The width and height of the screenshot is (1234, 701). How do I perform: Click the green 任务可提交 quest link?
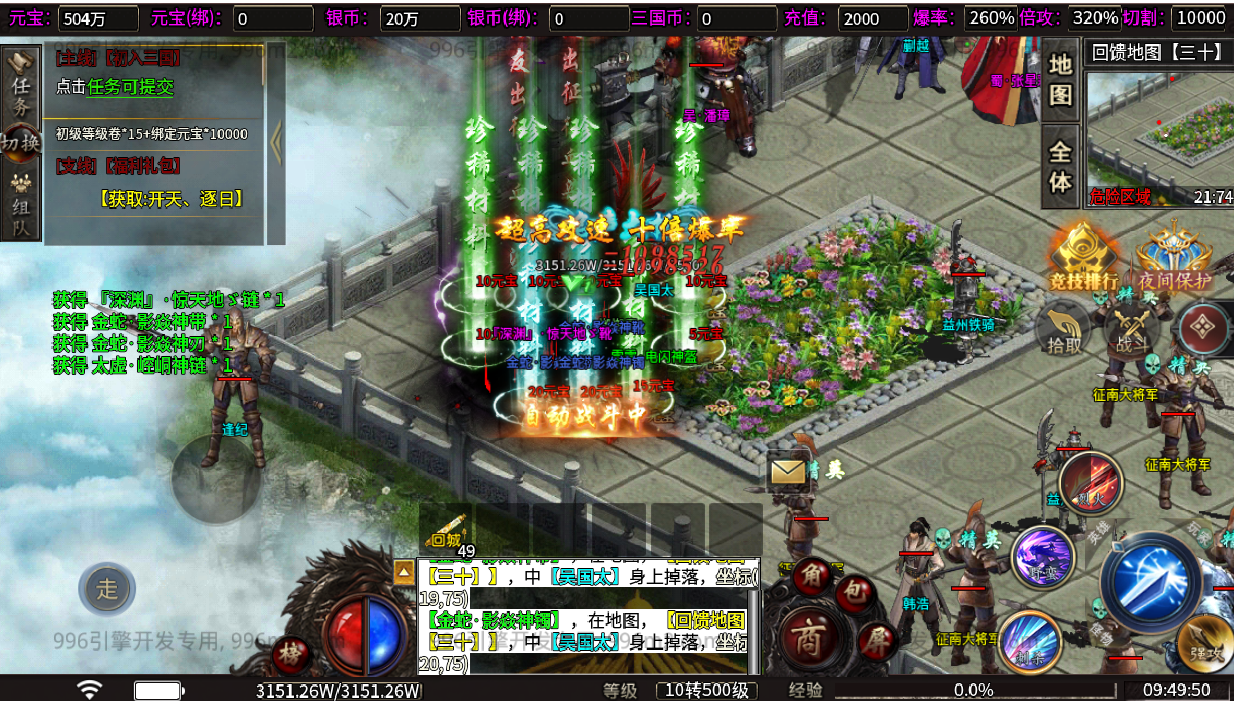pyautogui.click(x=131, y=87)
